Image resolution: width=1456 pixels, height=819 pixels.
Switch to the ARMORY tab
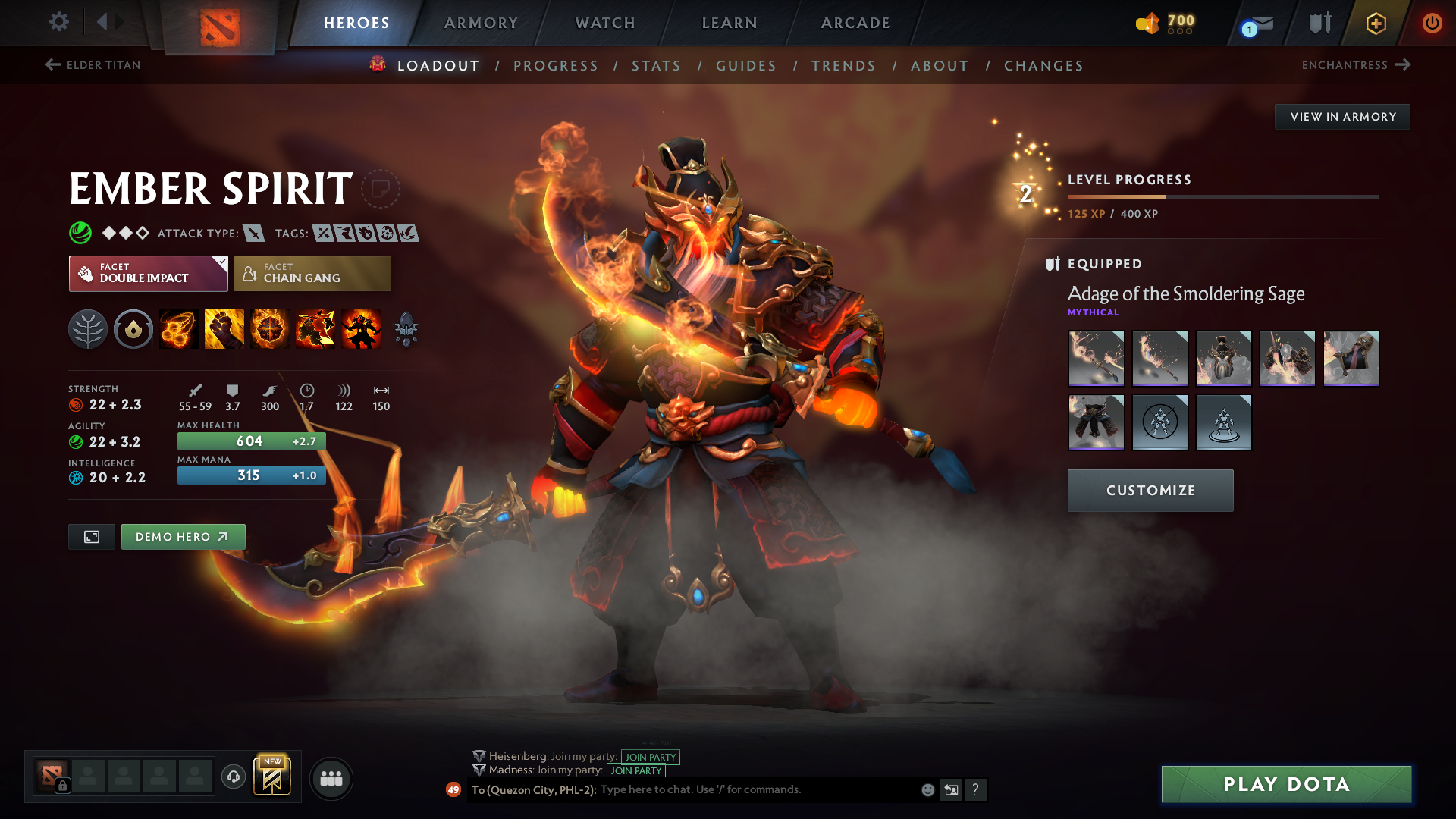[481, 23]
